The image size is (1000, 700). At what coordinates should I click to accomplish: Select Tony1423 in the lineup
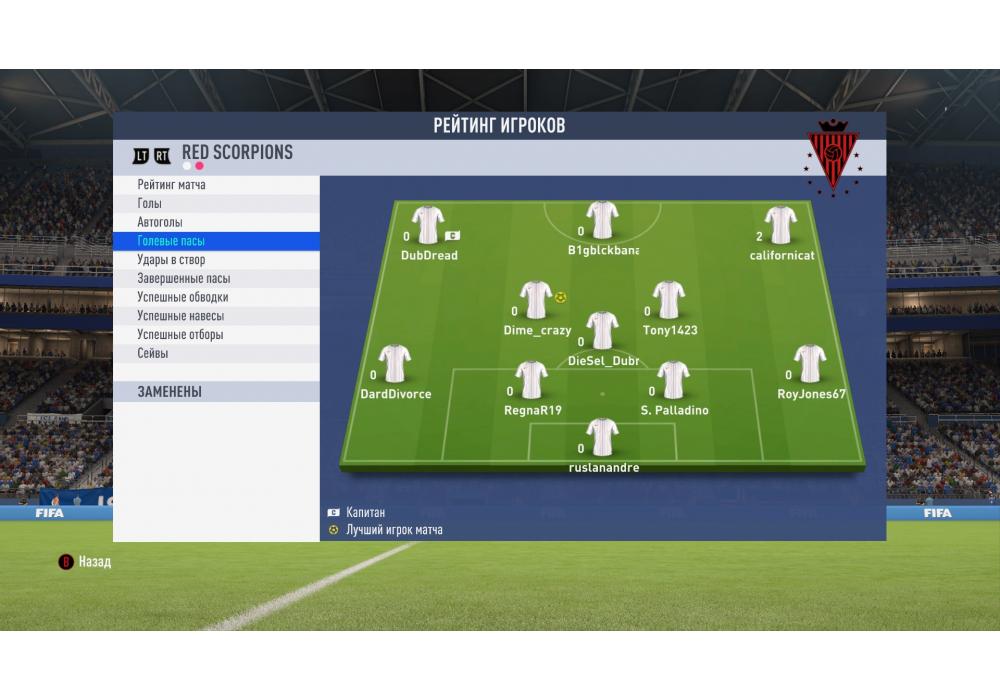tap(669, 301)
